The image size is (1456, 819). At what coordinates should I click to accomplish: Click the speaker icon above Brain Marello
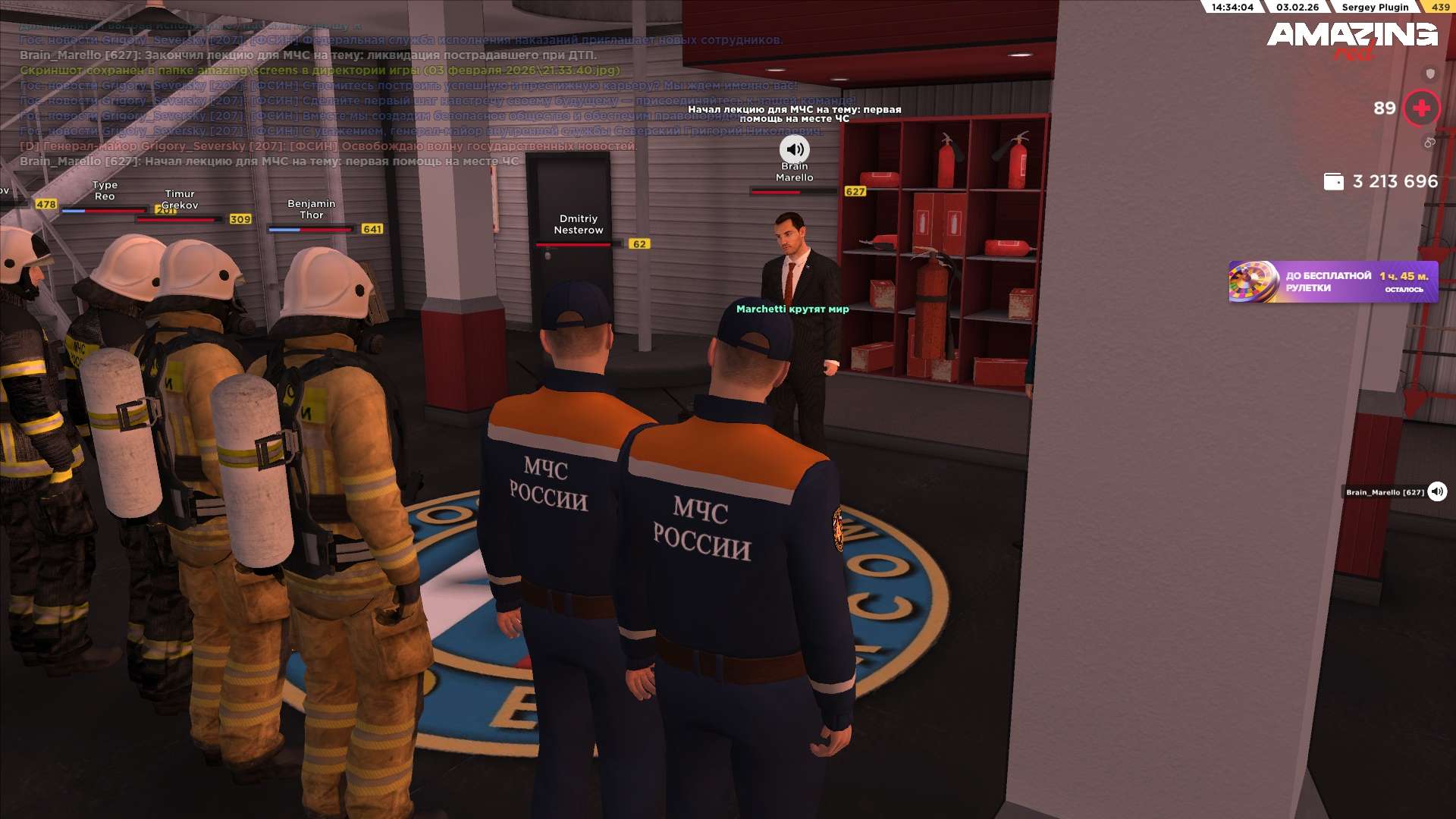[794, 149]
